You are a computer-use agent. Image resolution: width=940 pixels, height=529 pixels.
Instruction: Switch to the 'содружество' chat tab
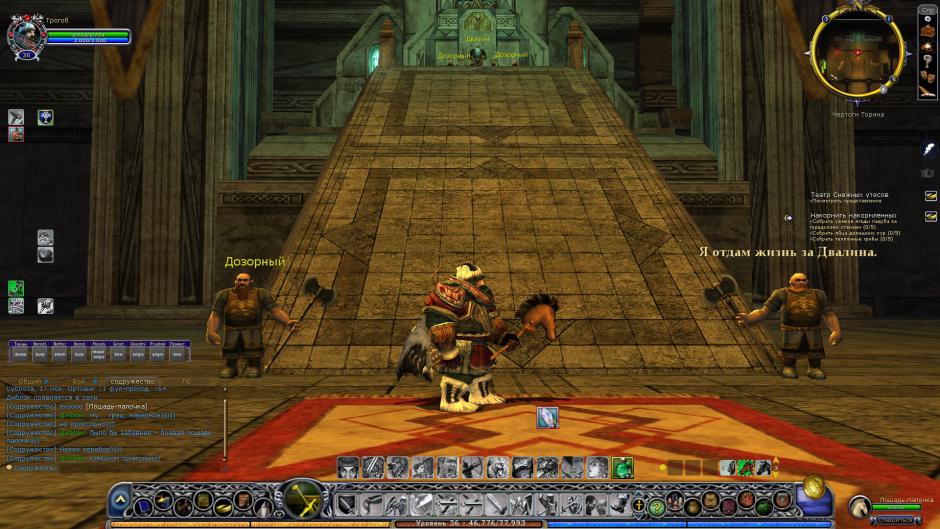click(x=134, y=381)
